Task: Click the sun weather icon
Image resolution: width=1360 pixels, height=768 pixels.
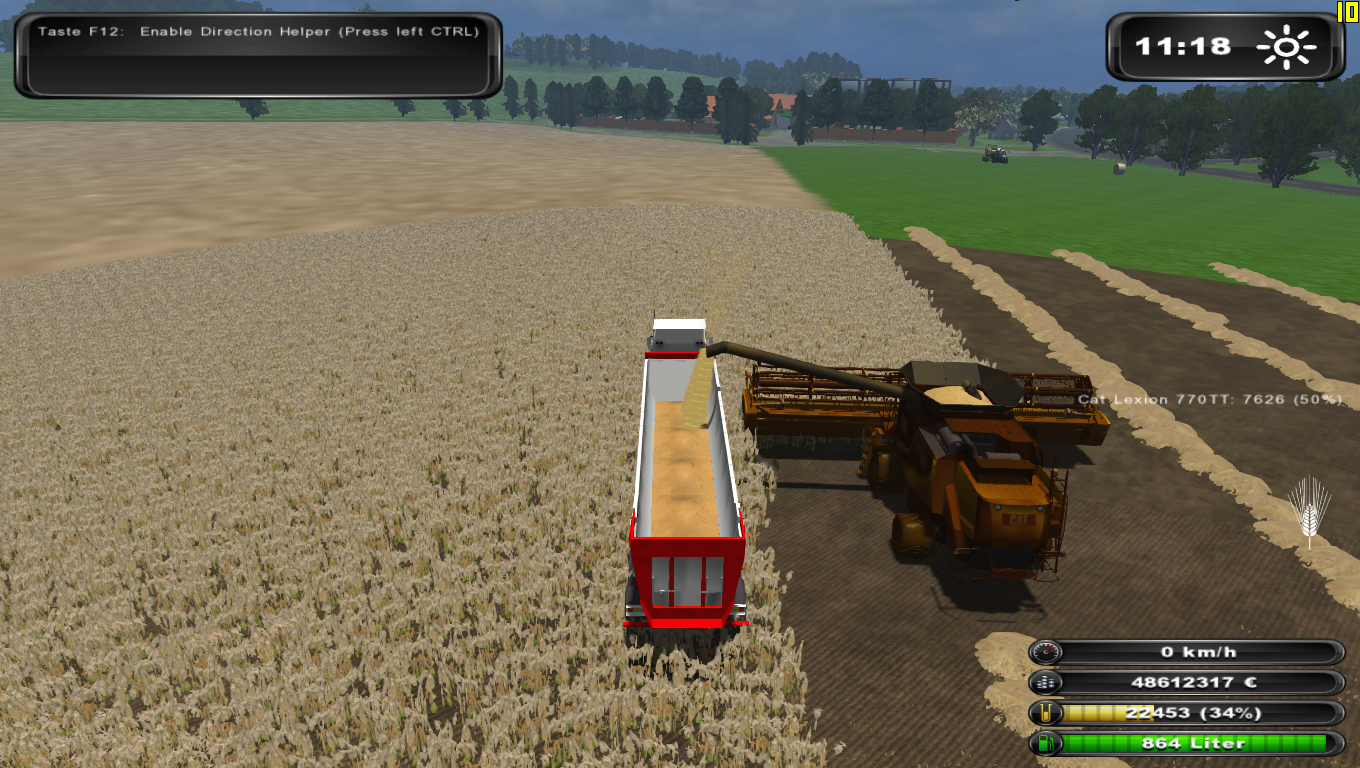Action: click(x=1288, y=46)
